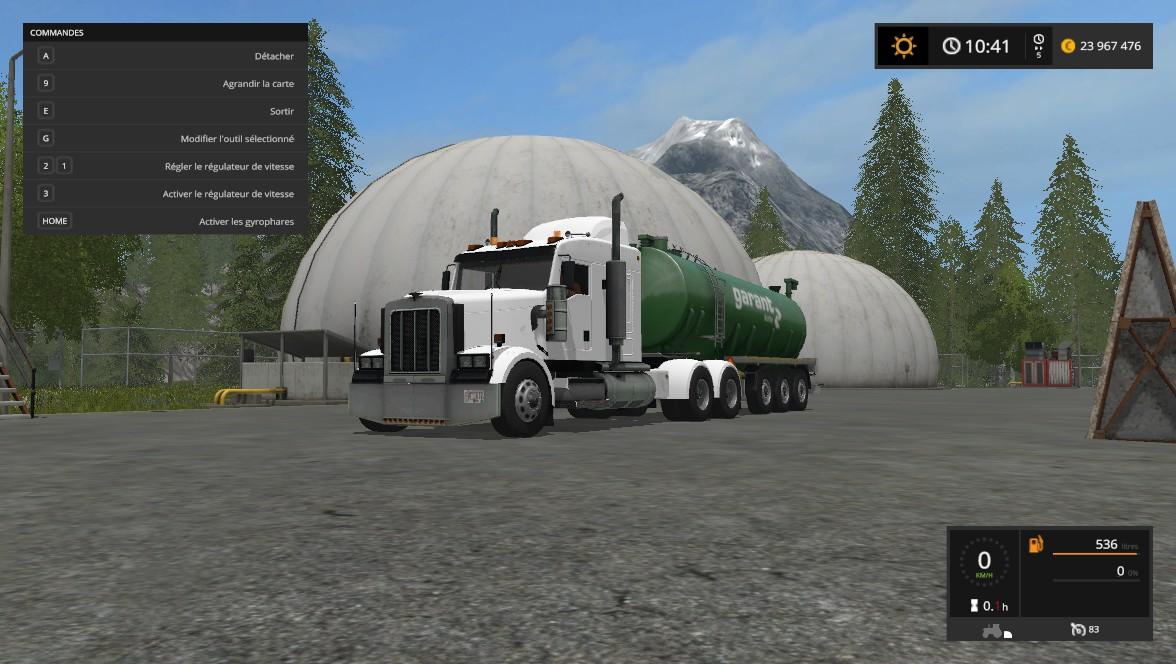Click the hourglass operating hours icon
The height and width of the screenshot is (664, 1176).
click(x=973, y=605)
